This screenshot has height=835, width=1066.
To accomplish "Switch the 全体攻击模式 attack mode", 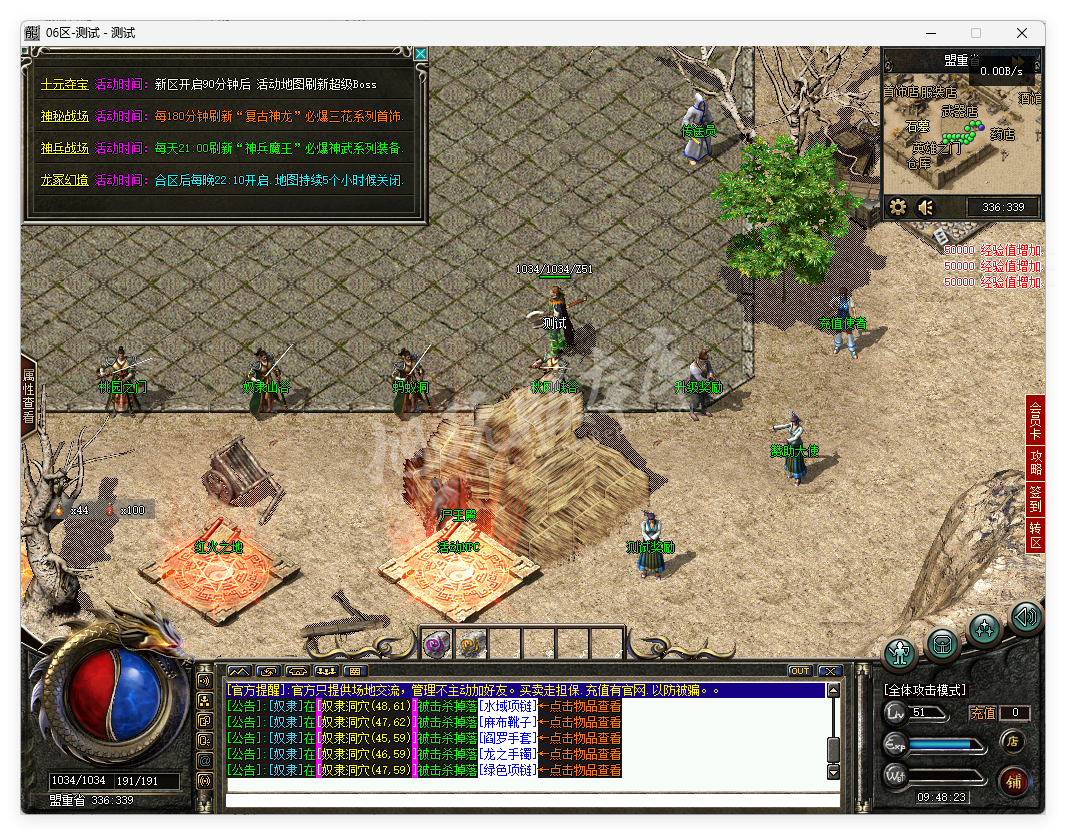I will tap(925, 690).
